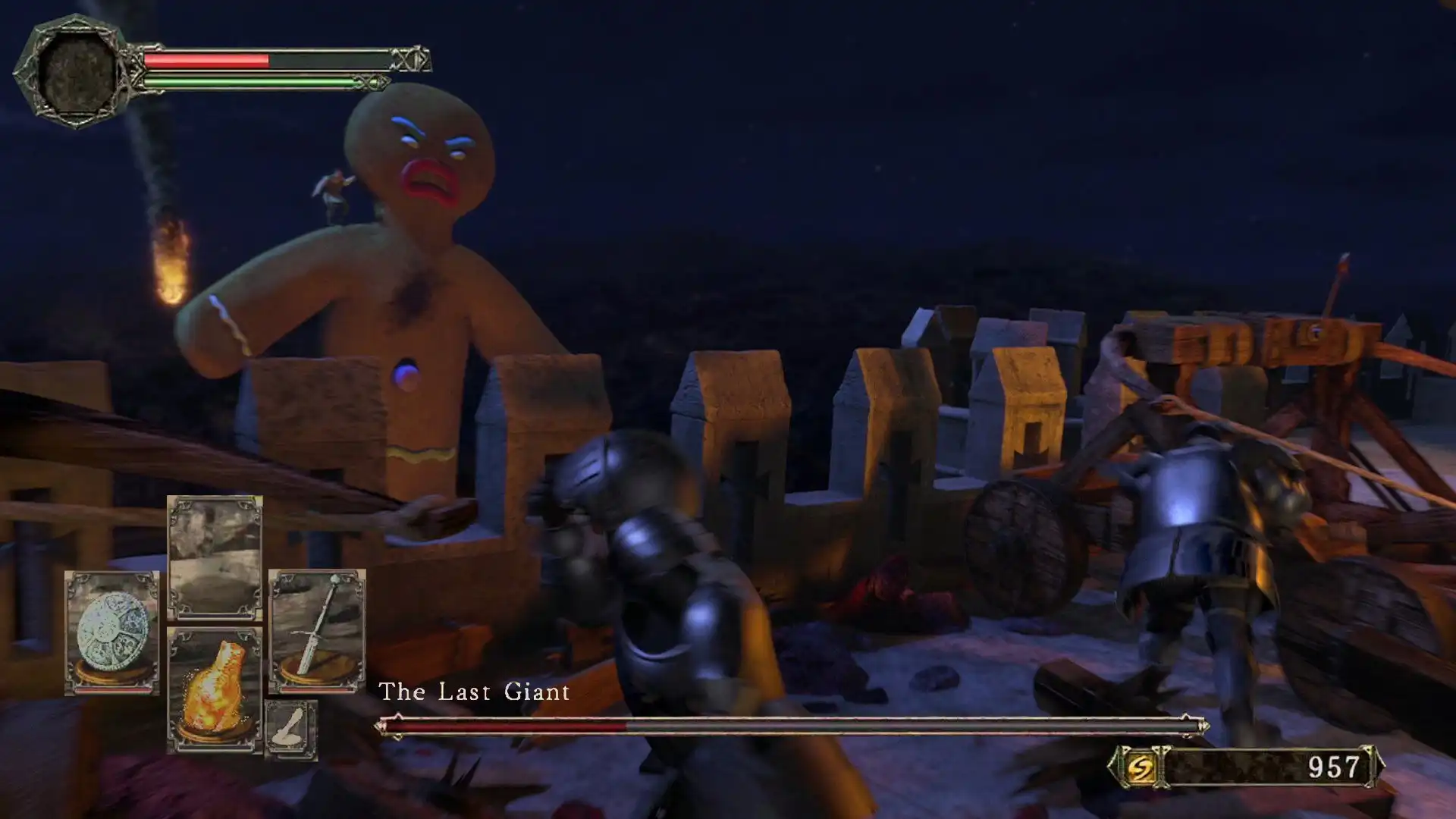Select the round shield left-hand slot
1456x819 pixels.
point(112,633)
